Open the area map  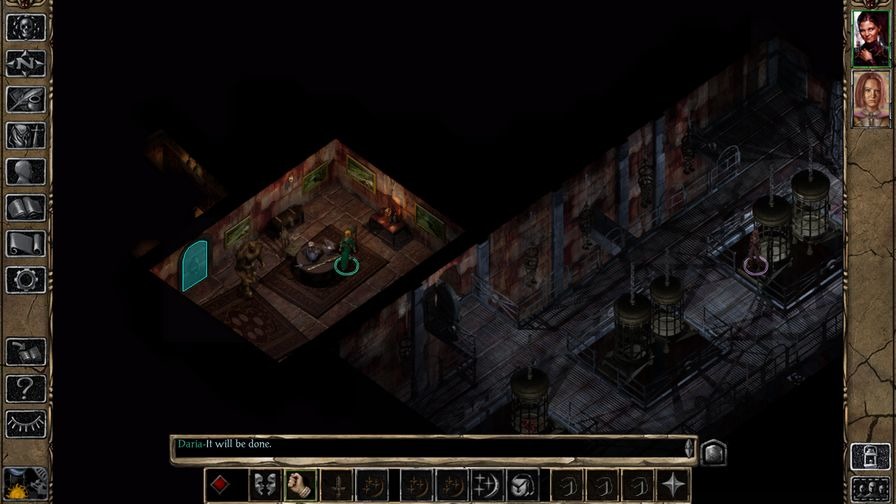(25, 62)
